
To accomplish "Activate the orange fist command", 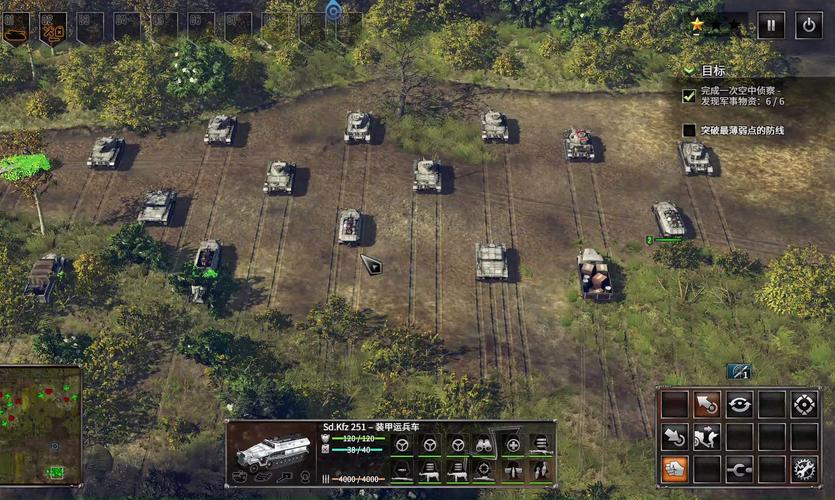I will click(674, 468).
